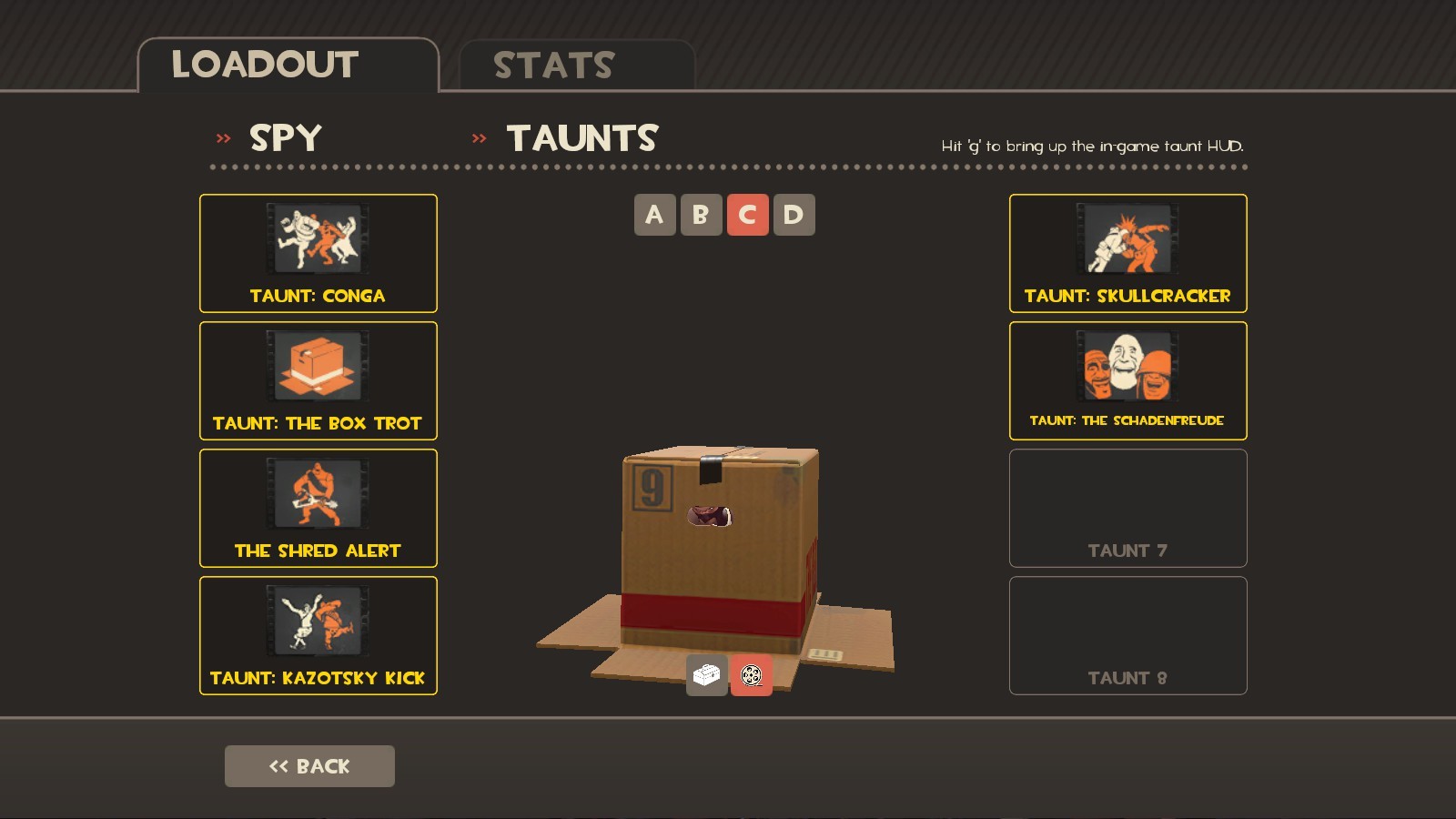Enable loadout preset B
Image resolution: width=1456 pixels, height=819 pixels.
[x=701, y=215]
